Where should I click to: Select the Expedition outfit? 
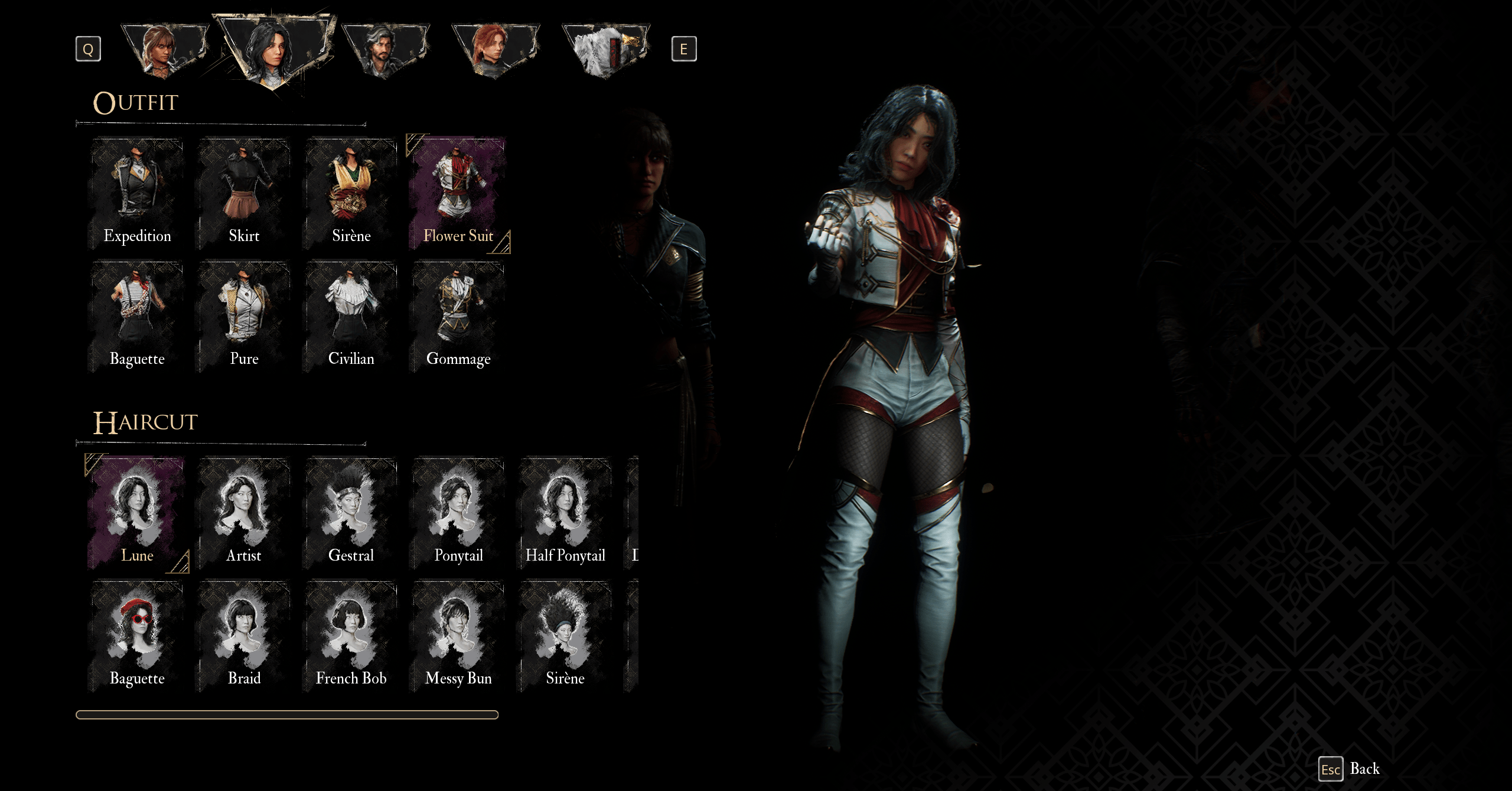click(137, 194)
